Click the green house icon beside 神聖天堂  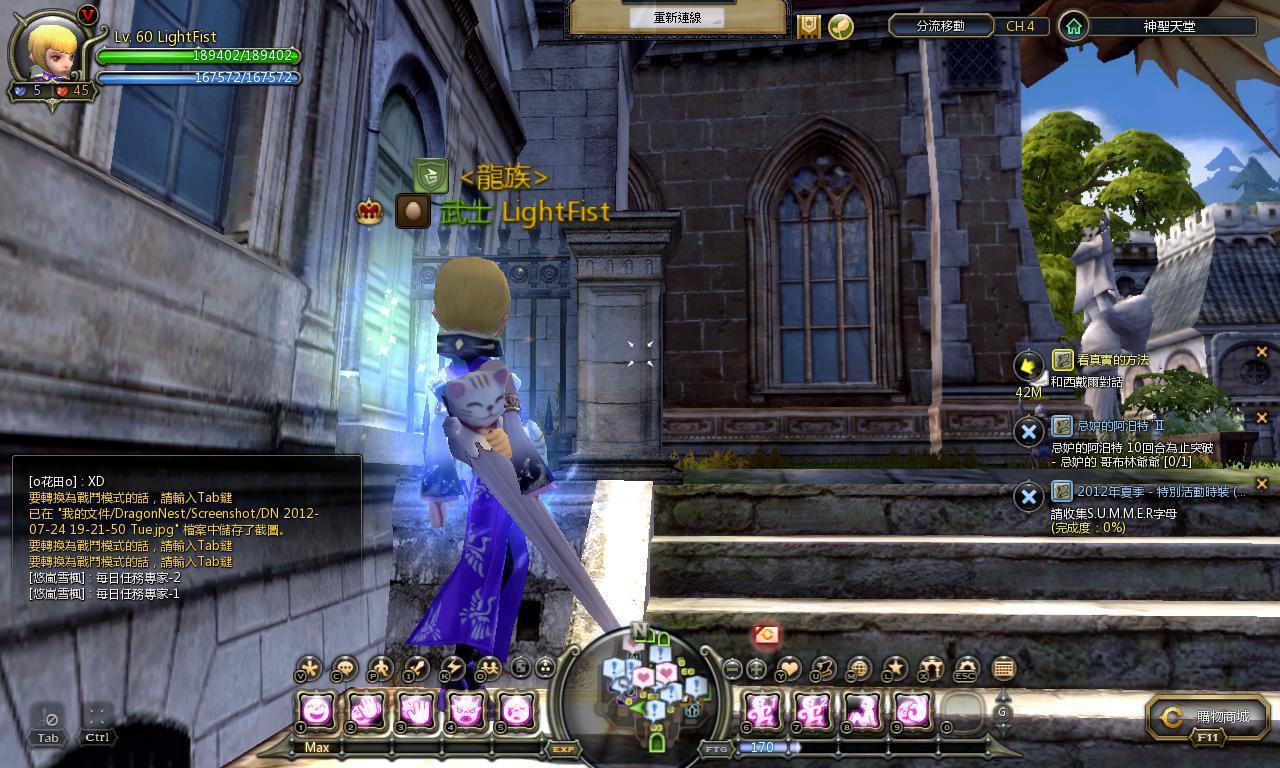1073,26
